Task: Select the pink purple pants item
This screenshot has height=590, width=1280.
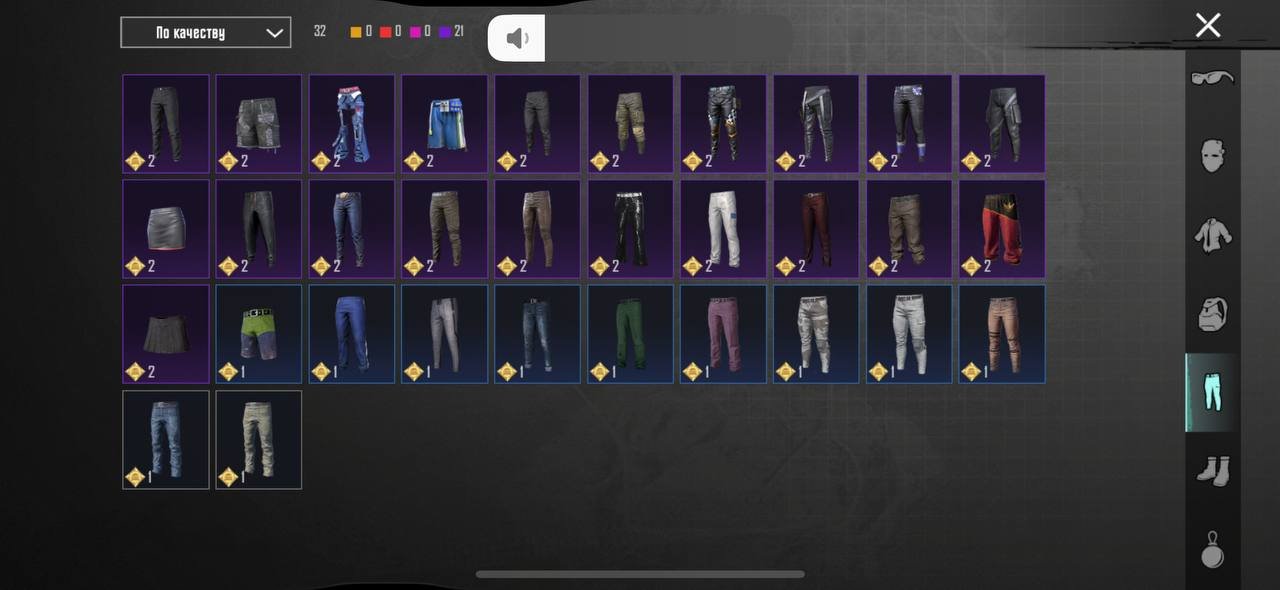Action: point(724,334)
